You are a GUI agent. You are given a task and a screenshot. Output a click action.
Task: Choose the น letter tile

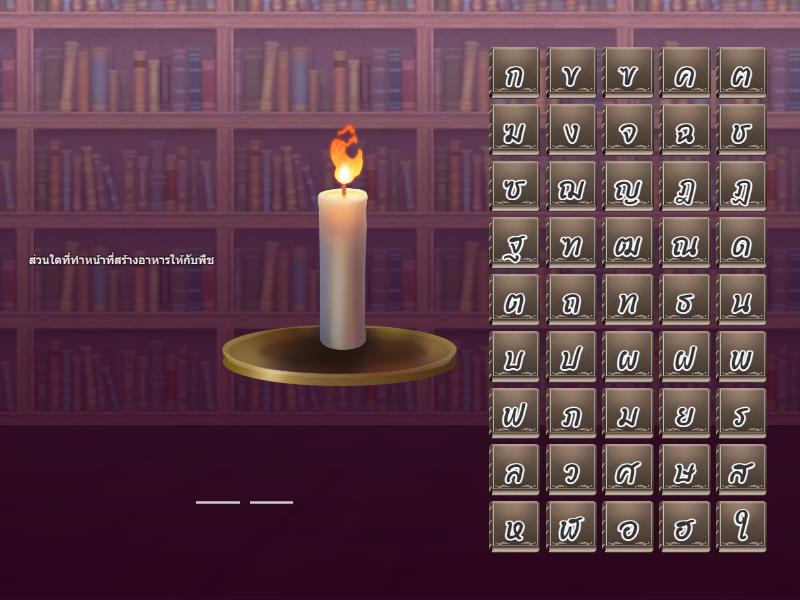click(x=742, y=299)
